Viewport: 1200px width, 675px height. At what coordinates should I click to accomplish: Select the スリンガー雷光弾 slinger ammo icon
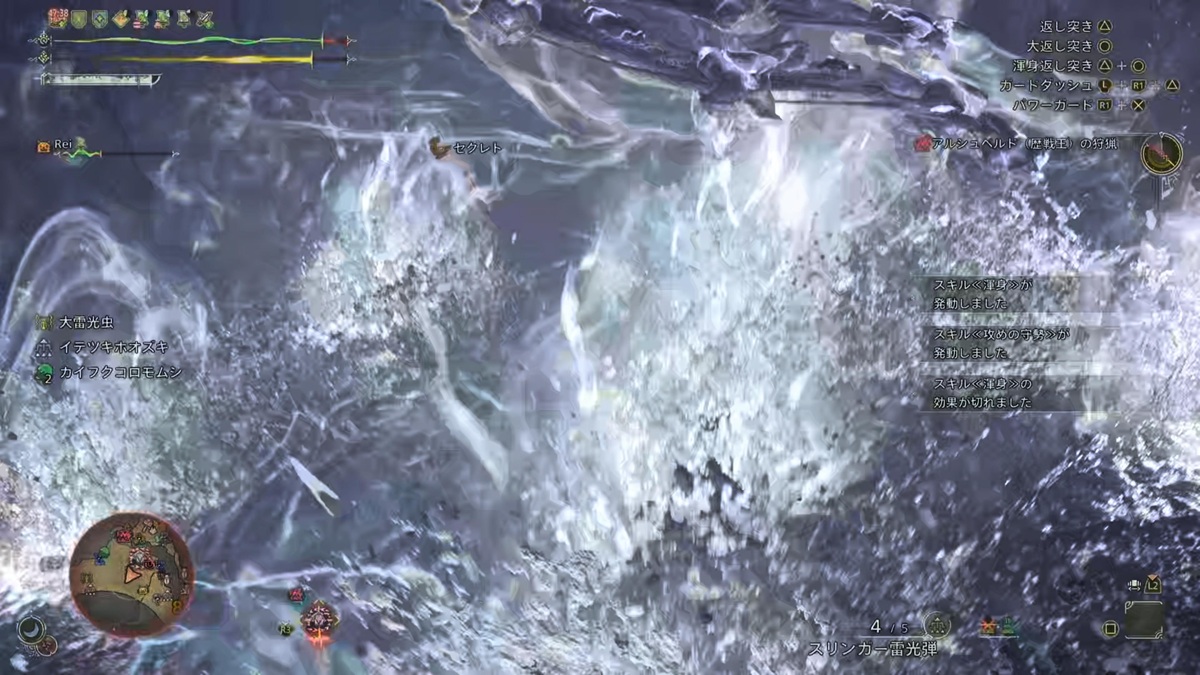937,626
